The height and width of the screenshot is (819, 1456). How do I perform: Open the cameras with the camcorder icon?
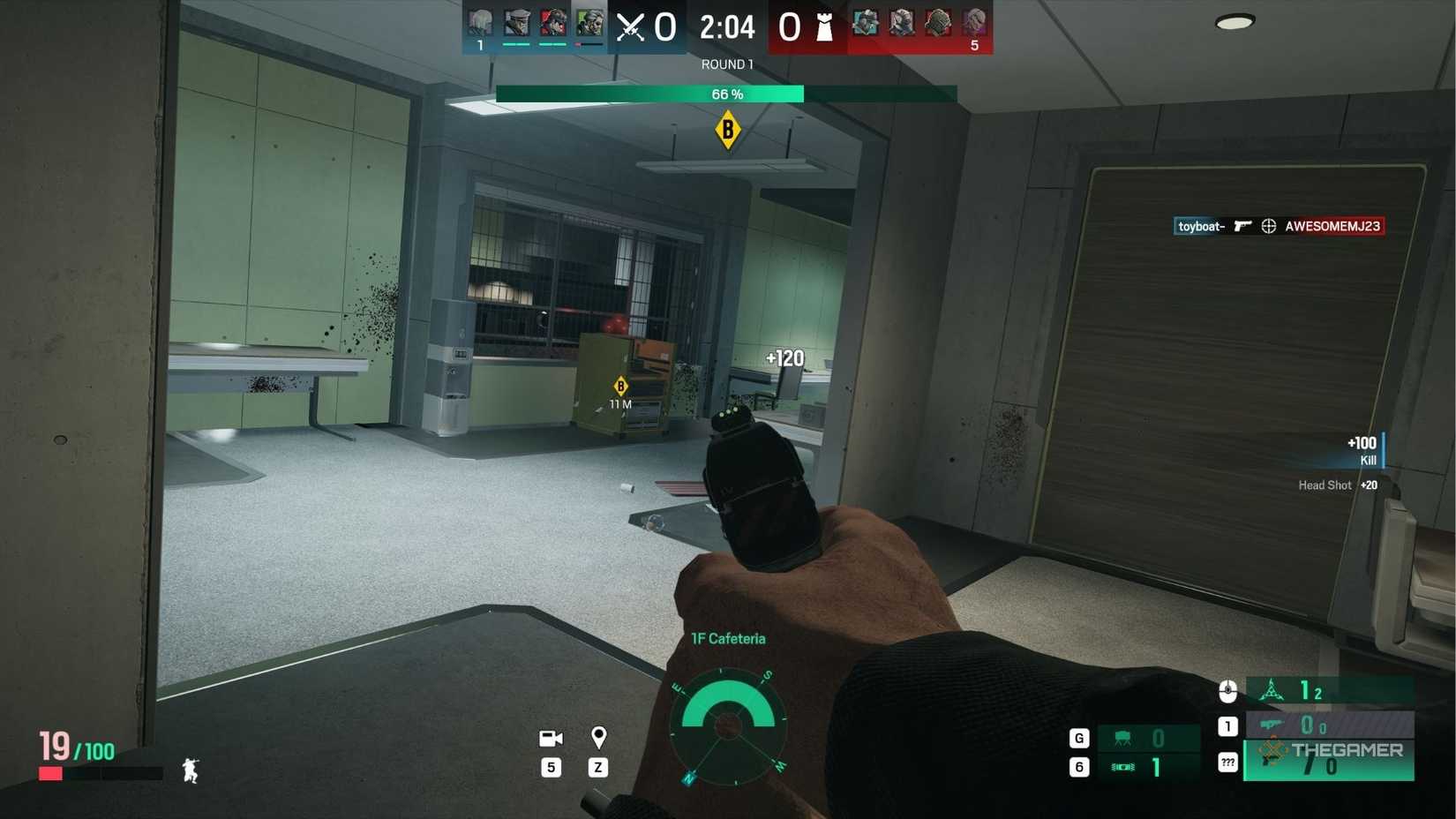pos(551,738)
